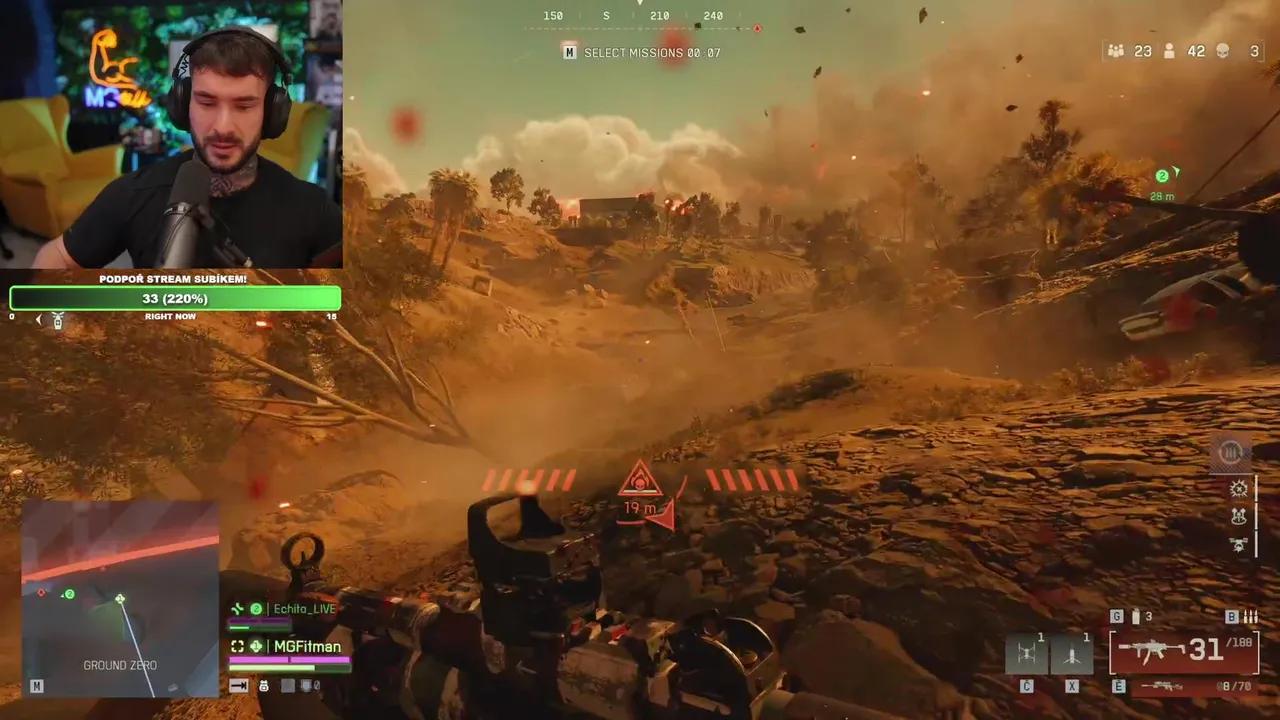Viewport: 1280px width, 720px height.
Task: Click the sunburst hazard icon on right edge
Action: point(1238,489)
